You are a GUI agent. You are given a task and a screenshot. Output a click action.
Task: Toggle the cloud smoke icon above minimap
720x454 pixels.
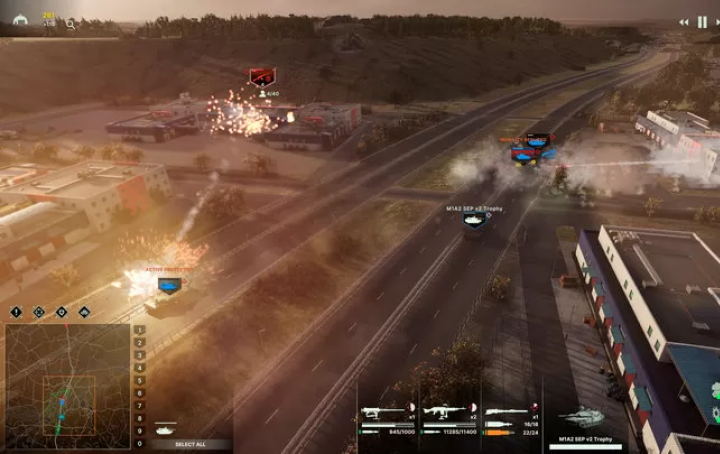click(x=84, y=312)
